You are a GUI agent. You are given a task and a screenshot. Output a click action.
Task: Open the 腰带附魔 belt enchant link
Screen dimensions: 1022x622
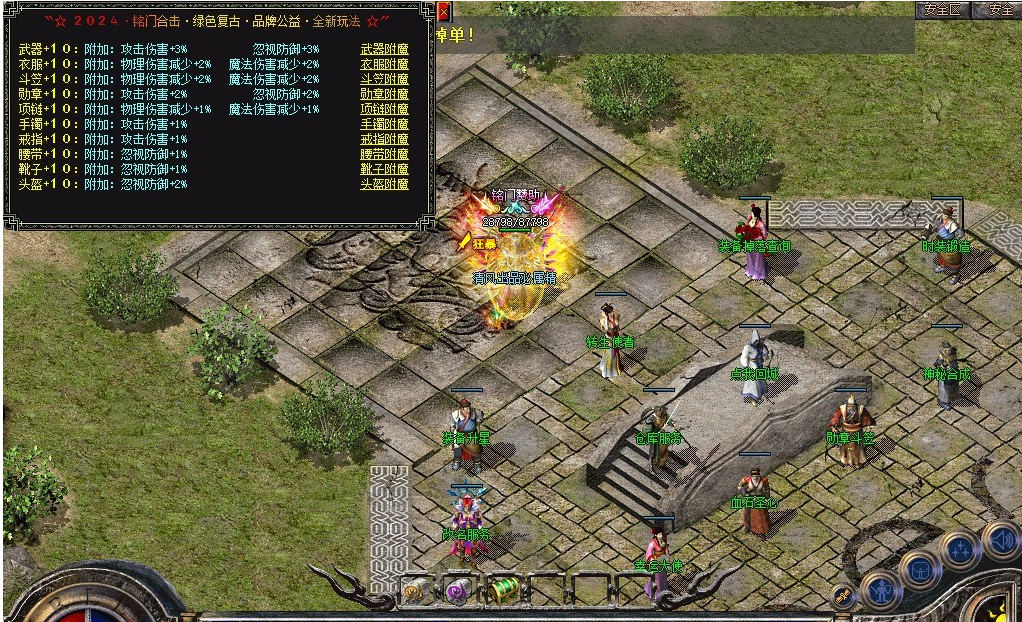click(x=384, y=154)
